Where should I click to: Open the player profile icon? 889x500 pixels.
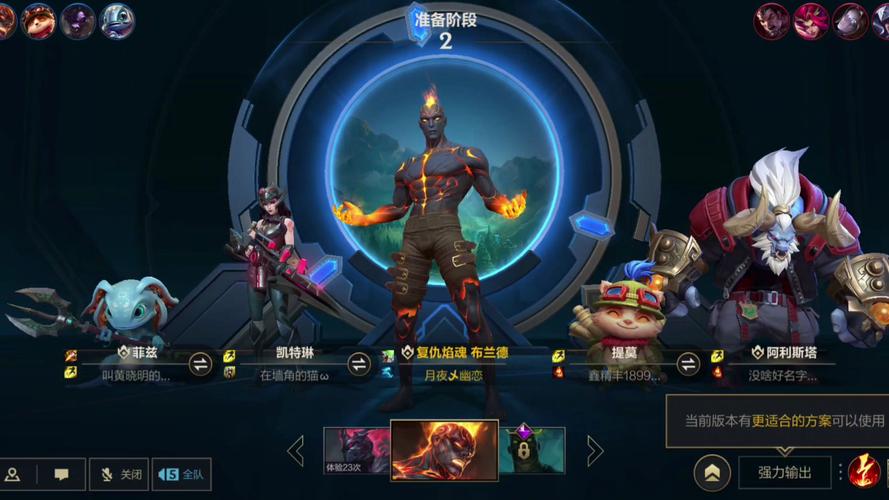(x=14, y=474)
